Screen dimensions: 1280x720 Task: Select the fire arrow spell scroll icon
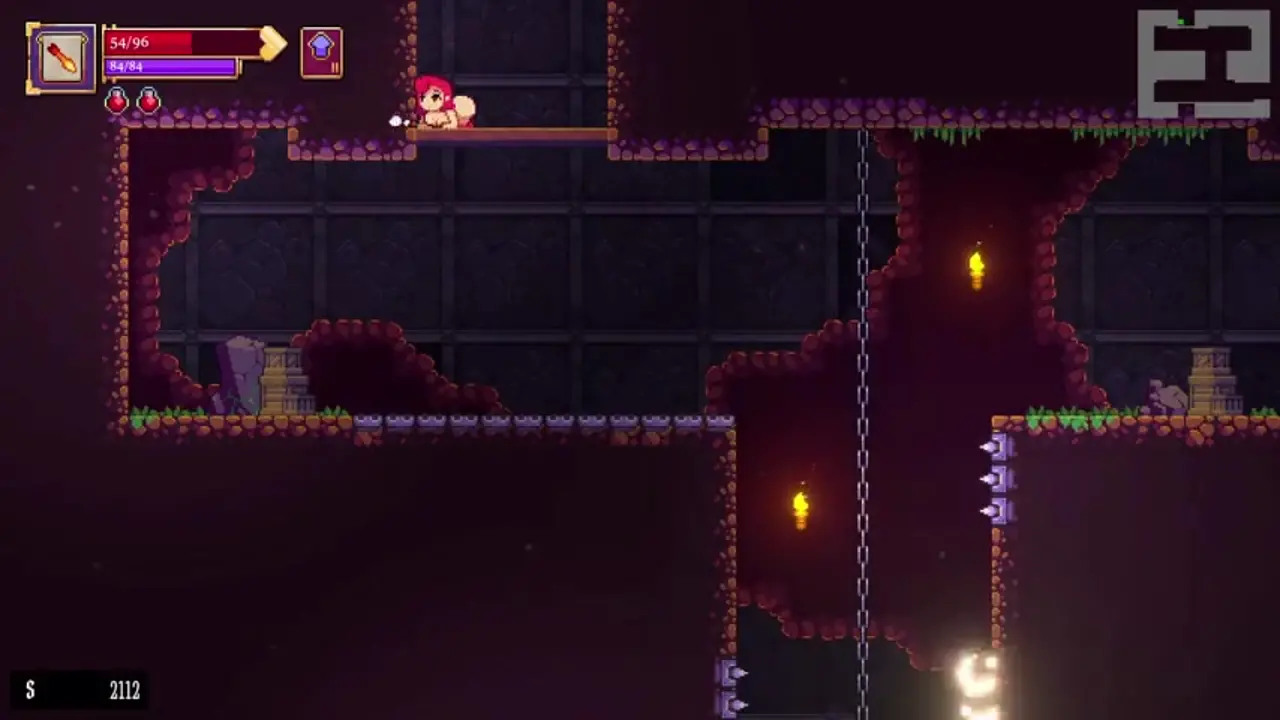click(61, 59)
